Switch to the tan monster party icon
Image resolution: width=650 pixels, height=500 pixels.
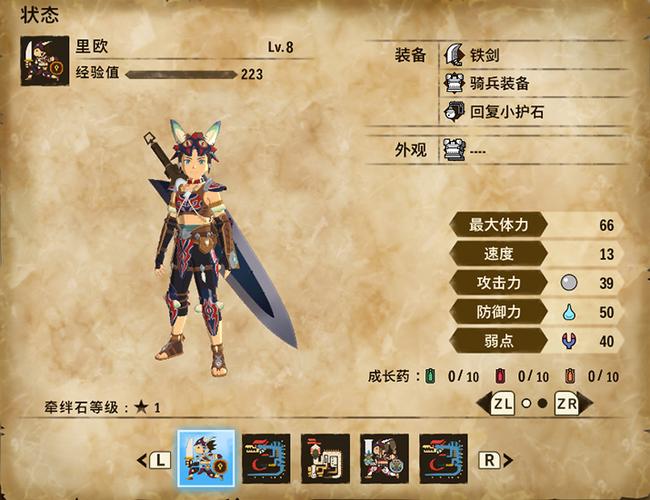325,459
